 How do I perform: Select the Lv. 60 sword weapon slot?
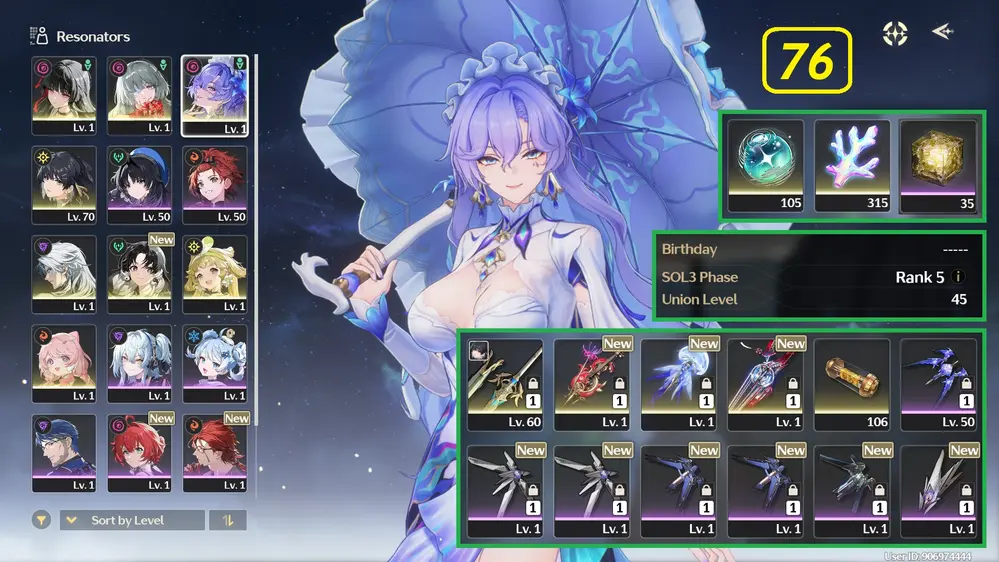[505, 383]
